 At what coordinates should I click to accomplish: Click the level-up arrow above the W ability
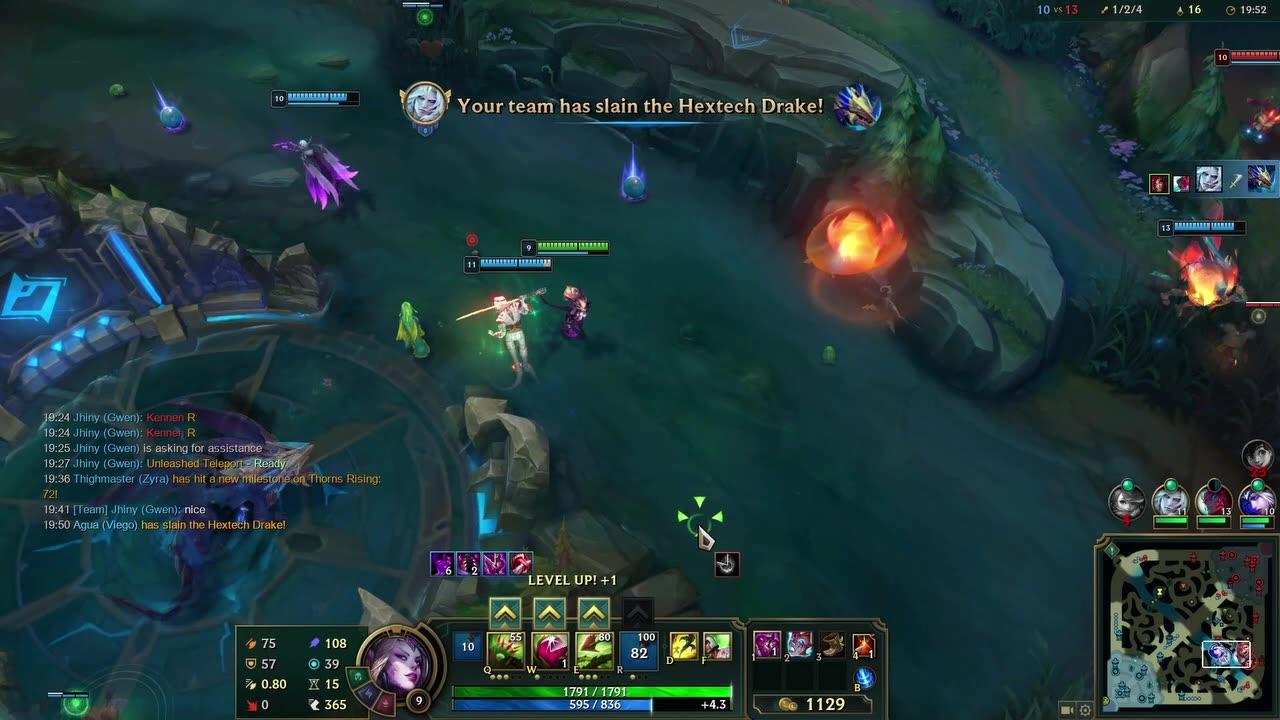(548, 611)
